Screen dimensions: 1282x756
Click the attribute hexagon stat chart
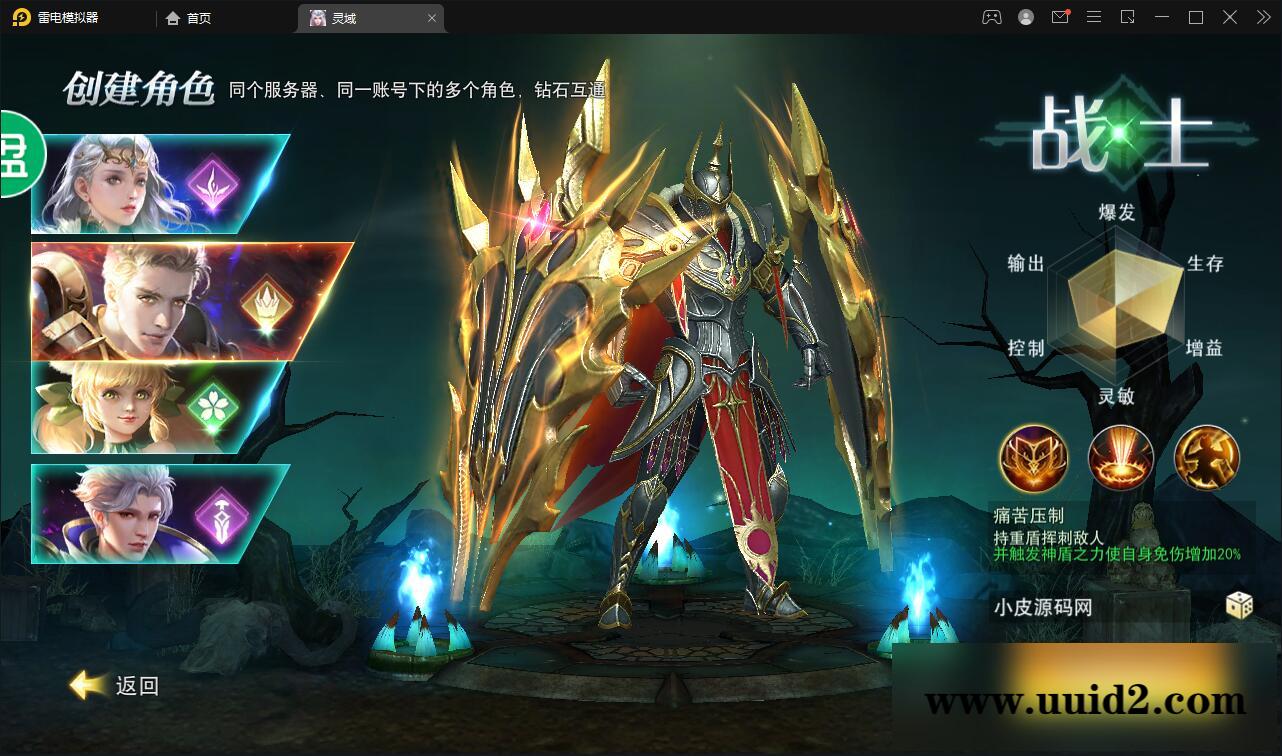coord(1115,300)
